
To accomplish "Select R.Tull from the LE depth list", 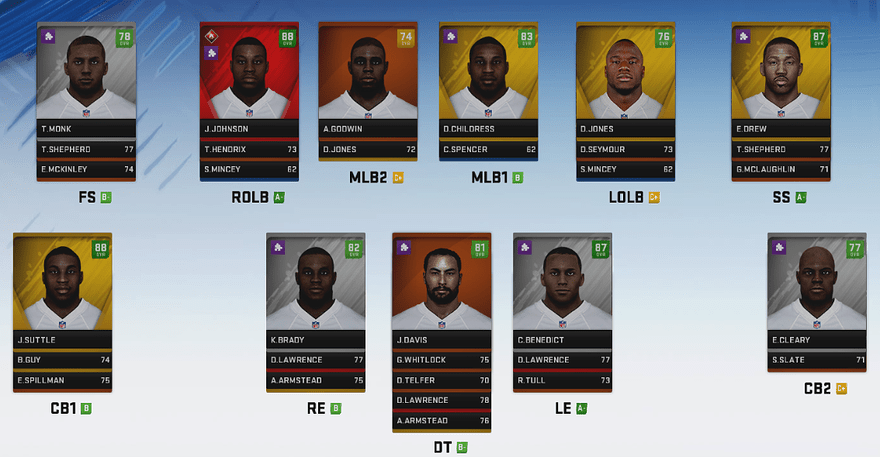I will [x=562, y=380].
